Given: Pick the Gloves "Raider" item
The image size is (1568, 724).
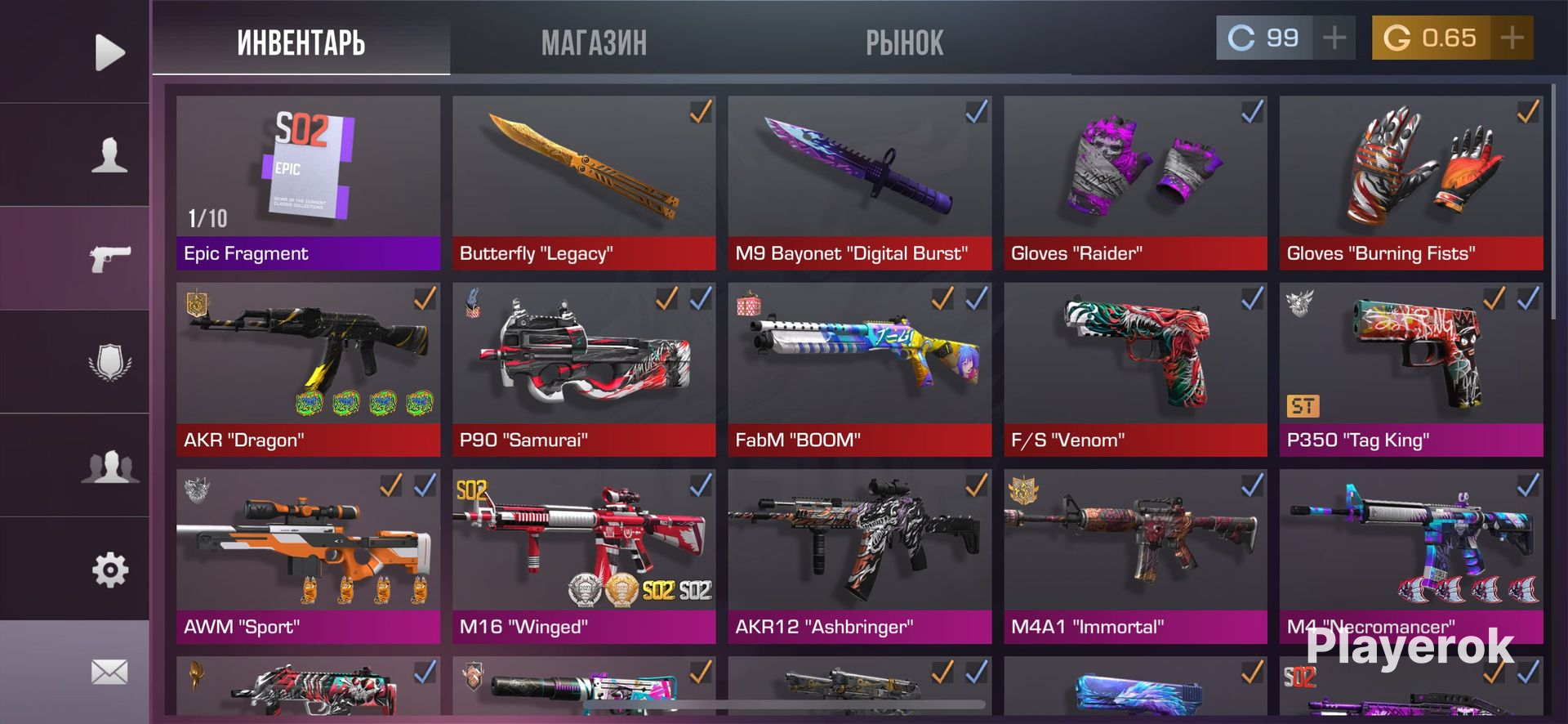Looking at the screenshot, I should pyautogui.click(x=1135, y=183).
